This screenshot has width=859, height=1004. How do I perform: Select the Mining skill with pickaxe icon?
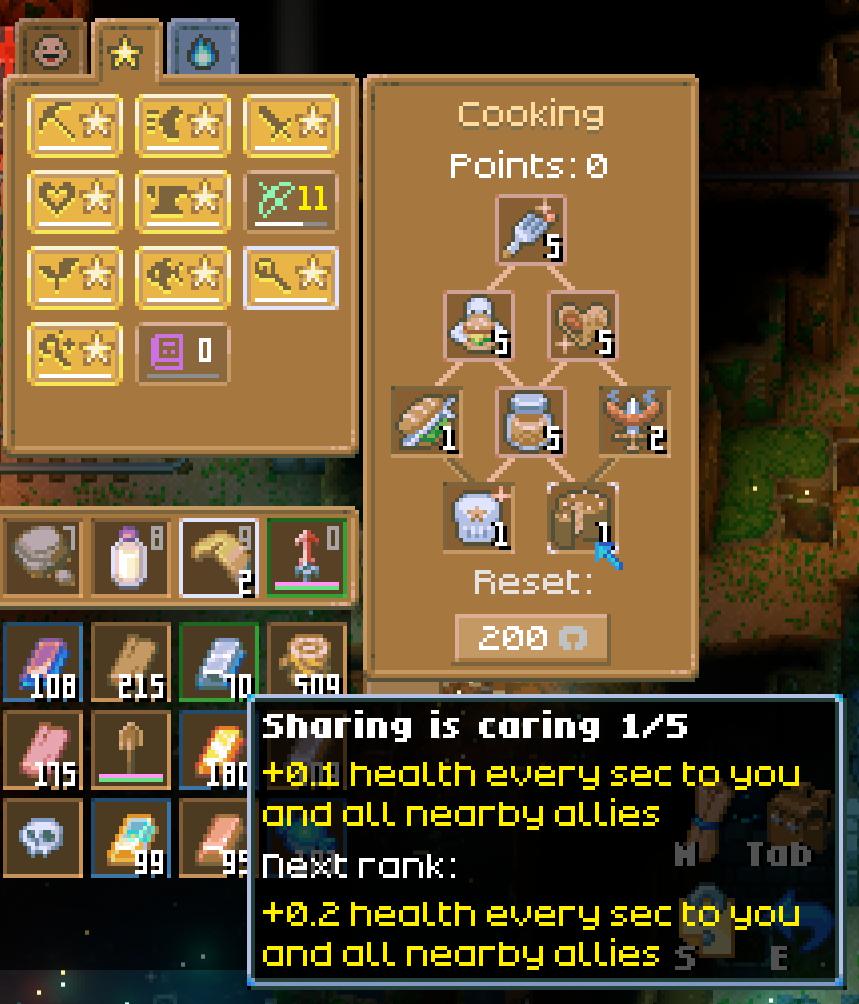(75, 125)
